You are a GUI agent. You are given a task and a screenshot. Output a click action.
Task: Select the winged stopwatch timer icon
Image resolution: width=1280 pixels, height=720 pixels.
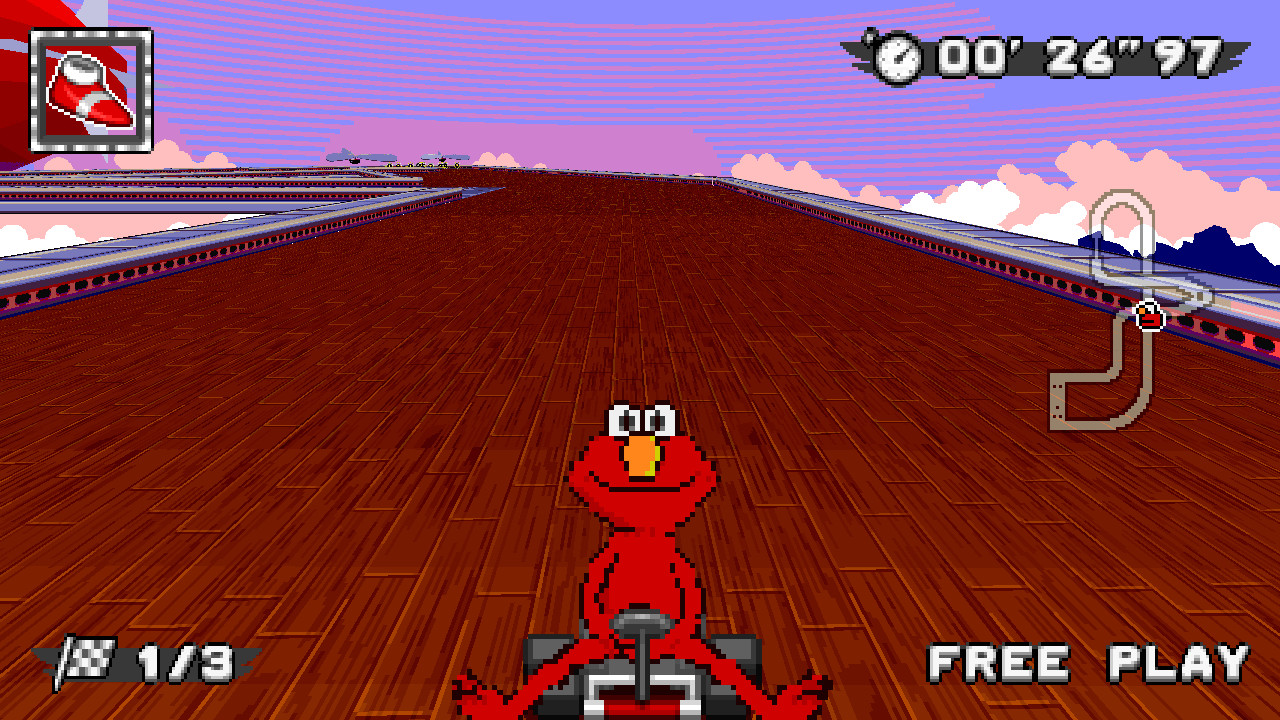click(897, 60)
